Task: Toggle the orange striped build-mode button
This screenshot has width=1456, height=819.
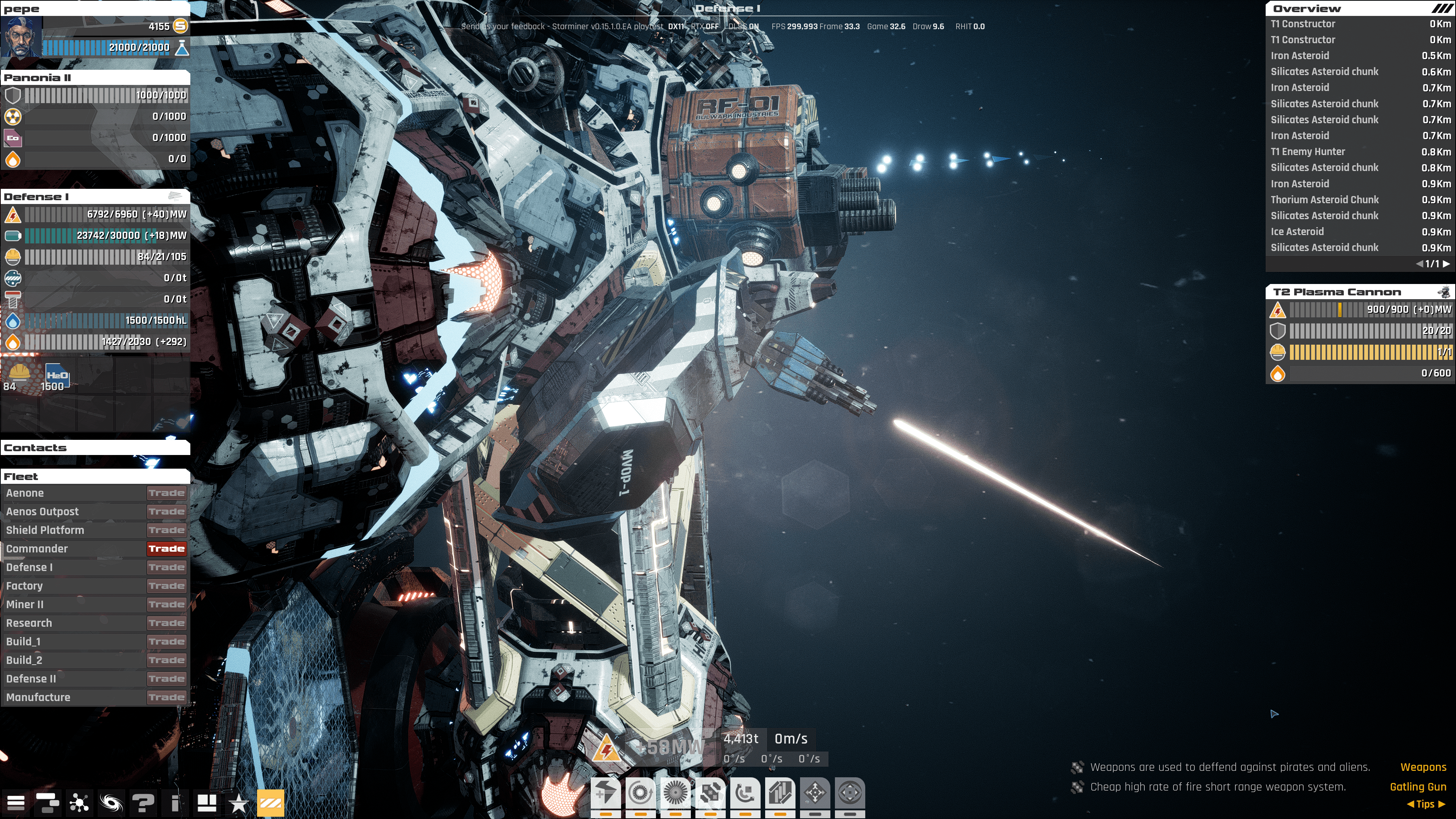Action: [271, 803]
